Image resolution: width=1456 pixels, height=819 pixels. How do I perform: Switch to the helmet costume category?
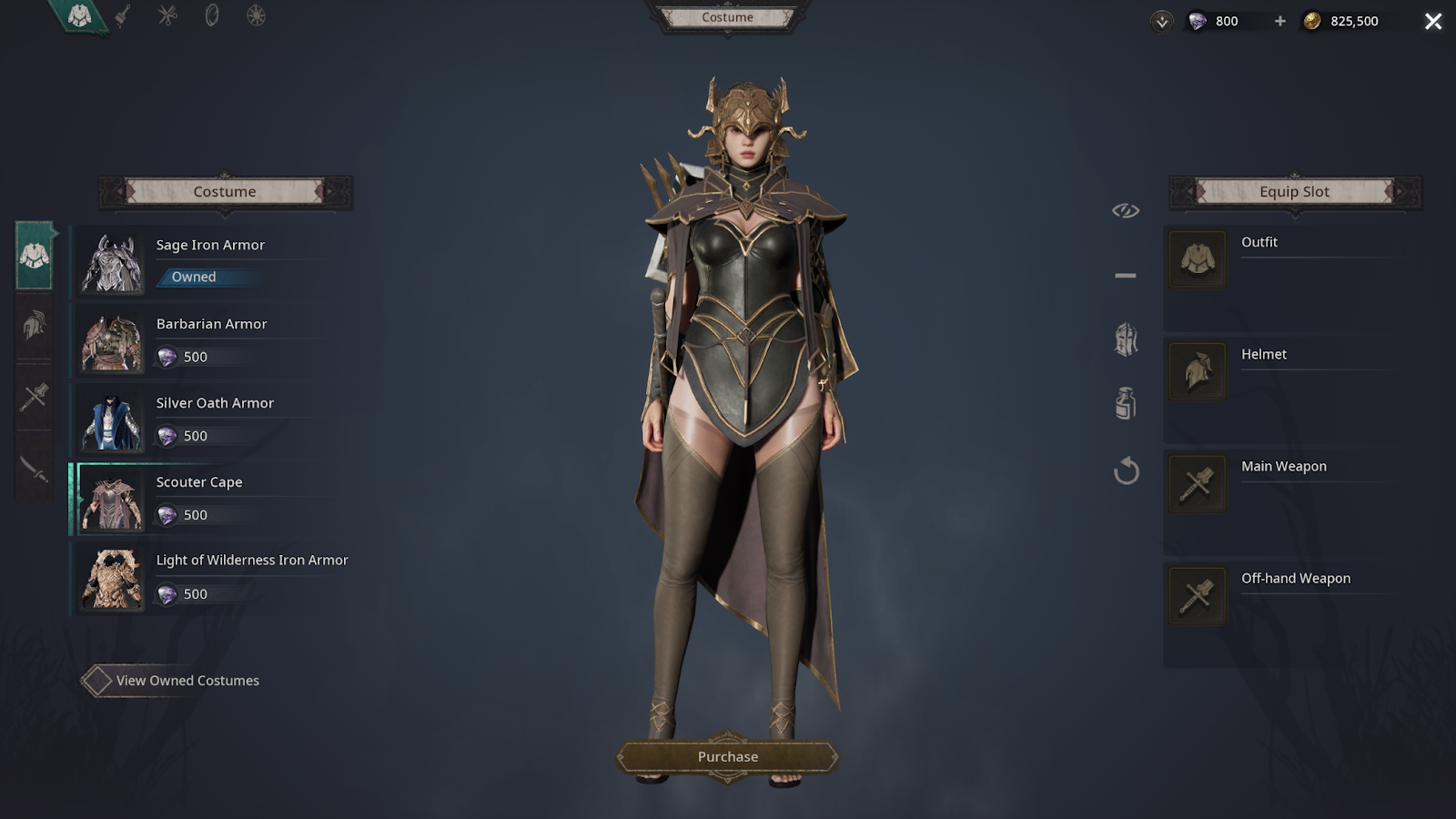pyautogui.click(x=35, y=326)
